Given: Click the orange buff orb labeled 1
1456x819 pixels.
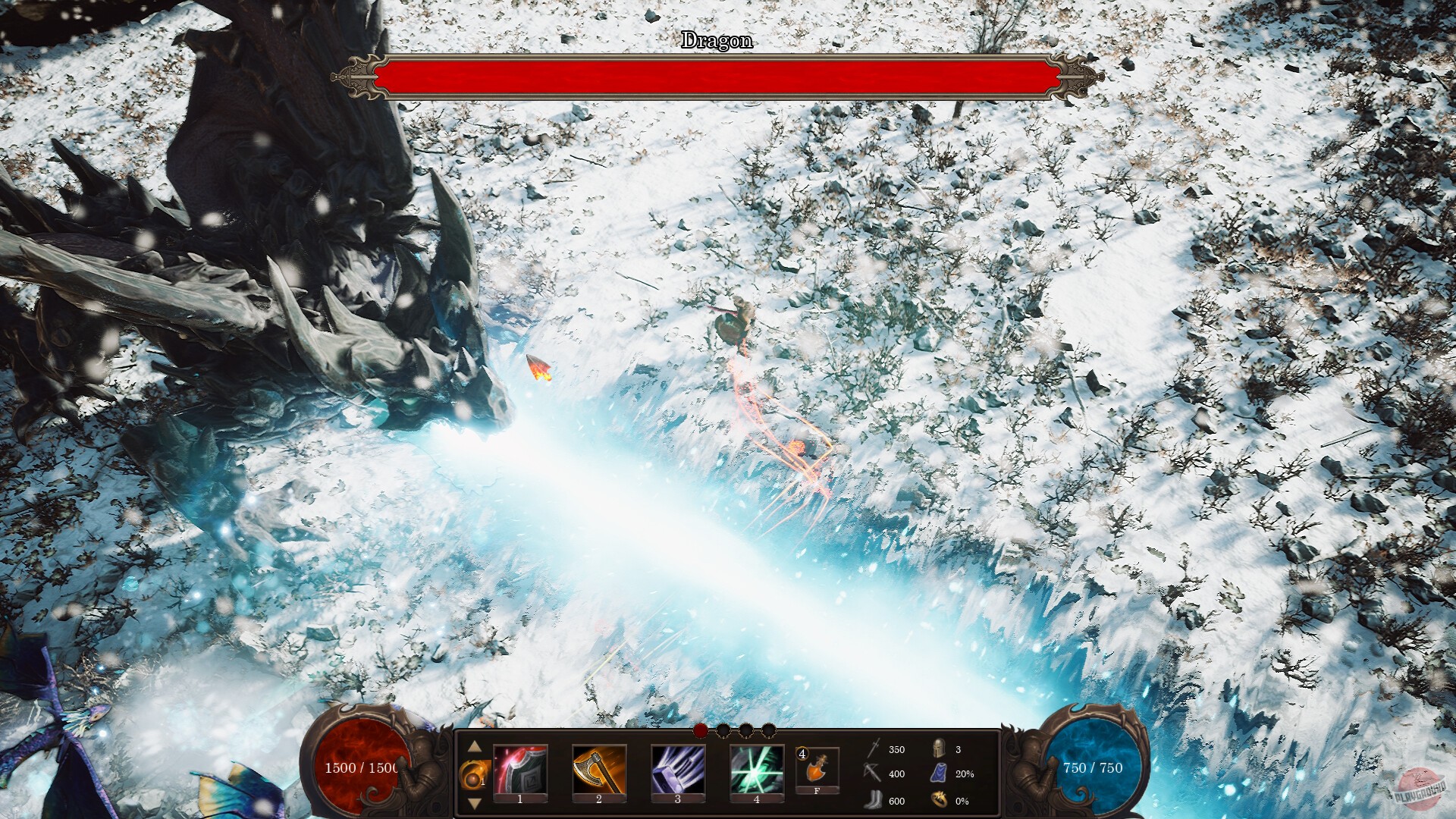Looking at the screenshot, I should [x=472, y=775].
